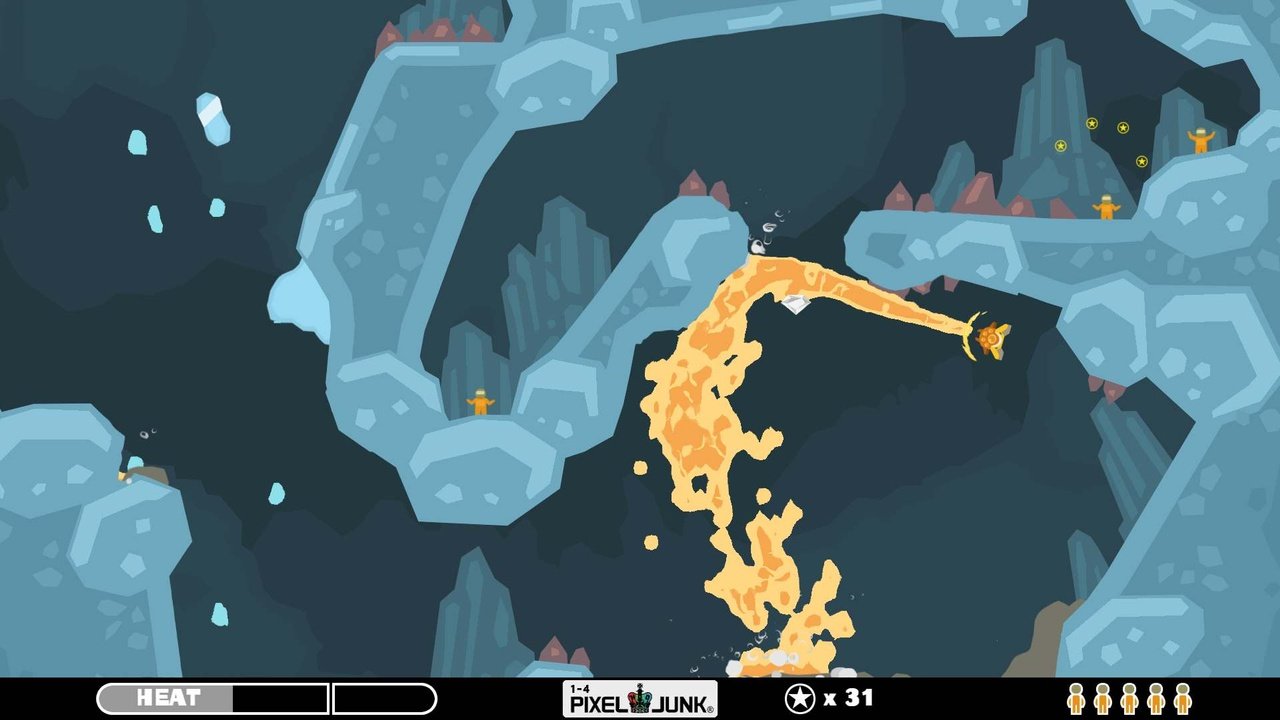The image size is (1280, 720).
Task: Click the astronaut below the star cluster
Action: point(1106,208)
